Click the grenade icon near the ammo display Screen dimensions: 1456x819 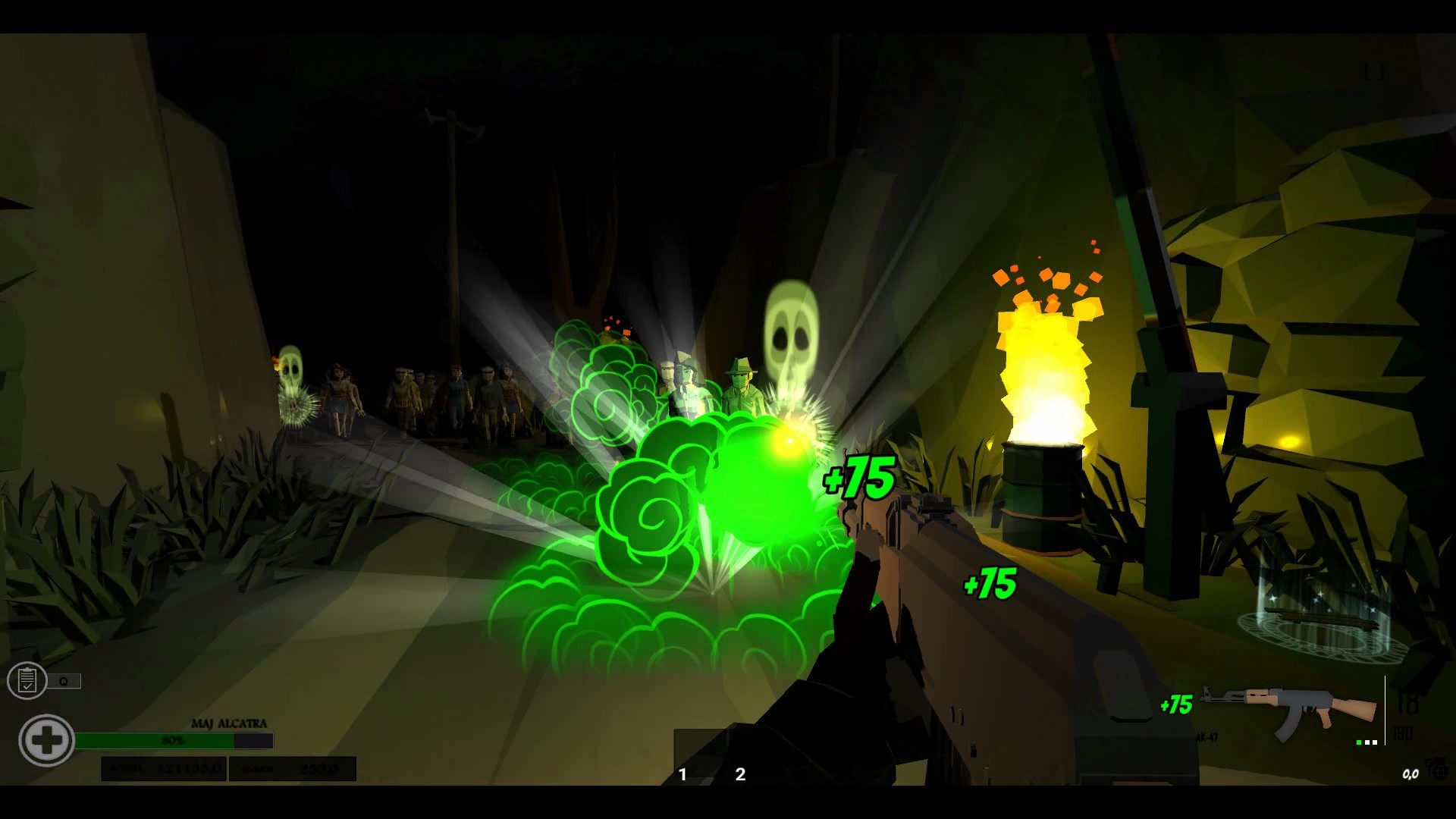tap(1440, 768)
